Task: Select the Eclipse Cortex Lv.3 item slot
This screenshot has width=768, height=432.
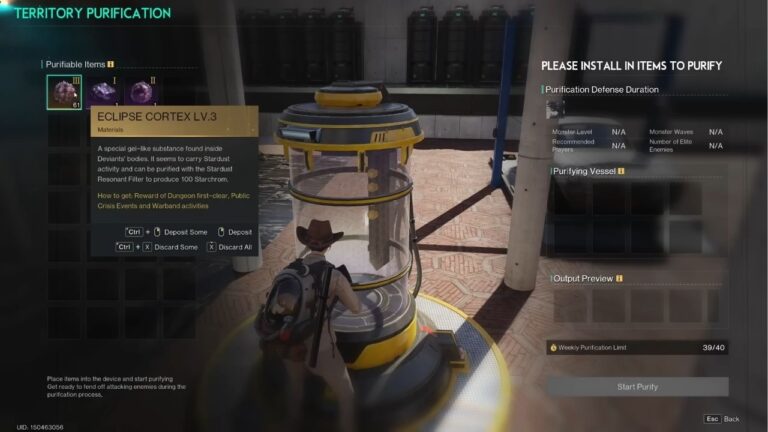Action: (x=64, y=91)
